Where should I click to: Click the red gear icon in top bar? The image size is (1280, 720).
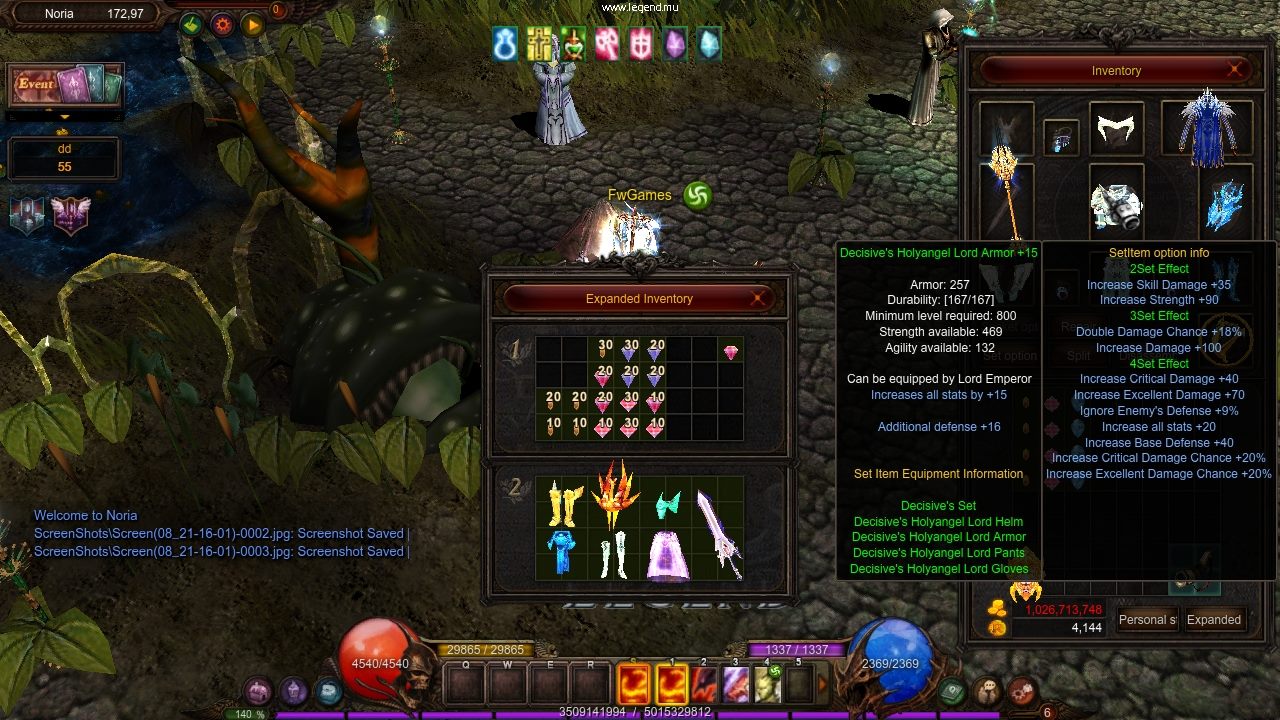(x=222, y=24)
